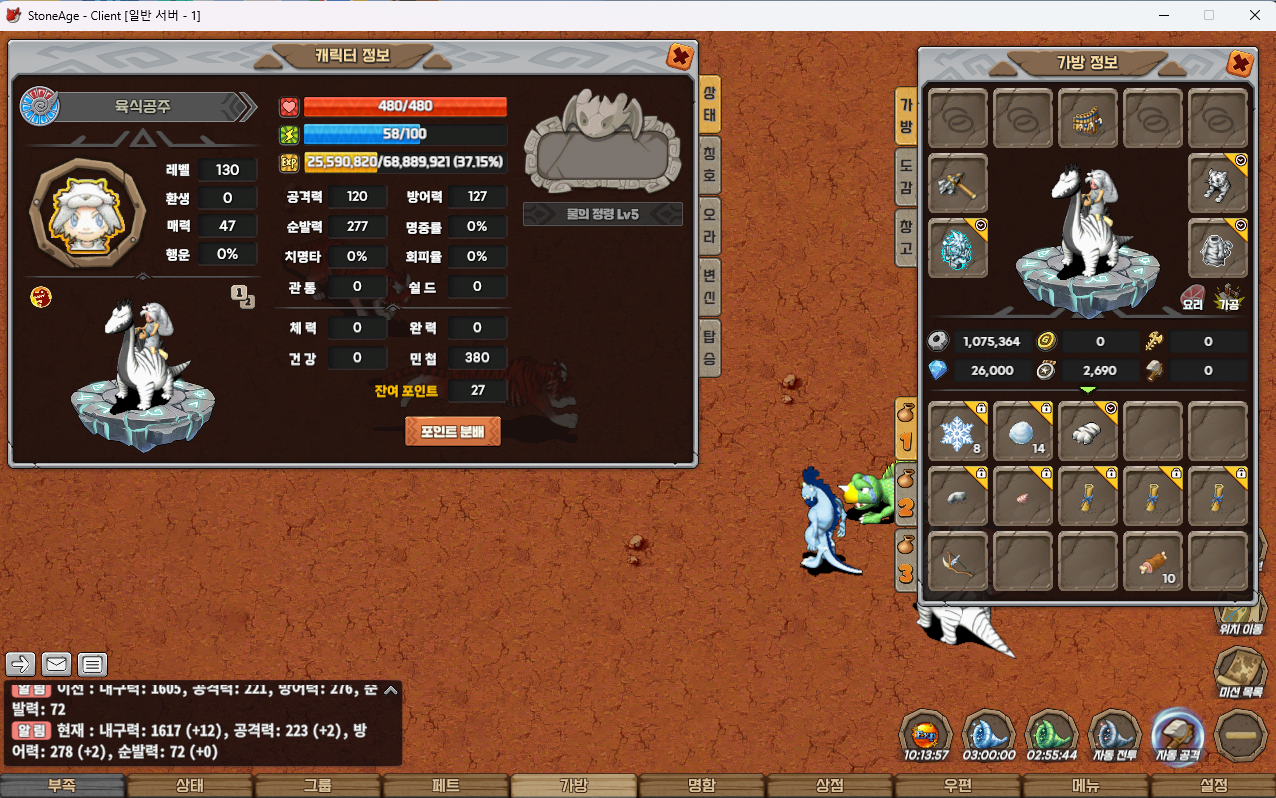Open the 가공 processing button
The width and height of the screenshot is (1276, 798).
1228,296
